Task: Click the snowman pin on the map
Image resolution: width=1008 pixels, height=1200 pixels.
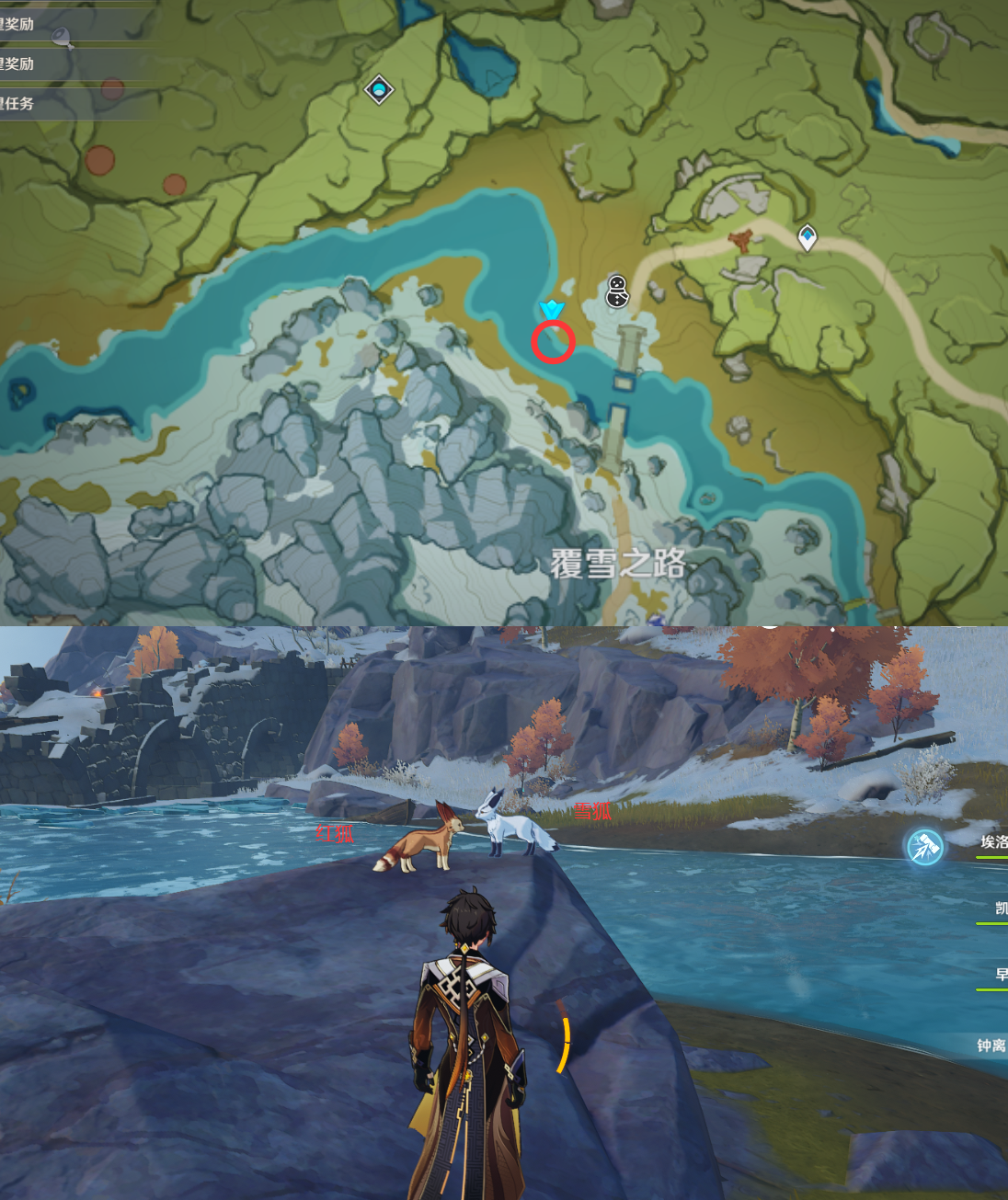Action: (617, 291)
